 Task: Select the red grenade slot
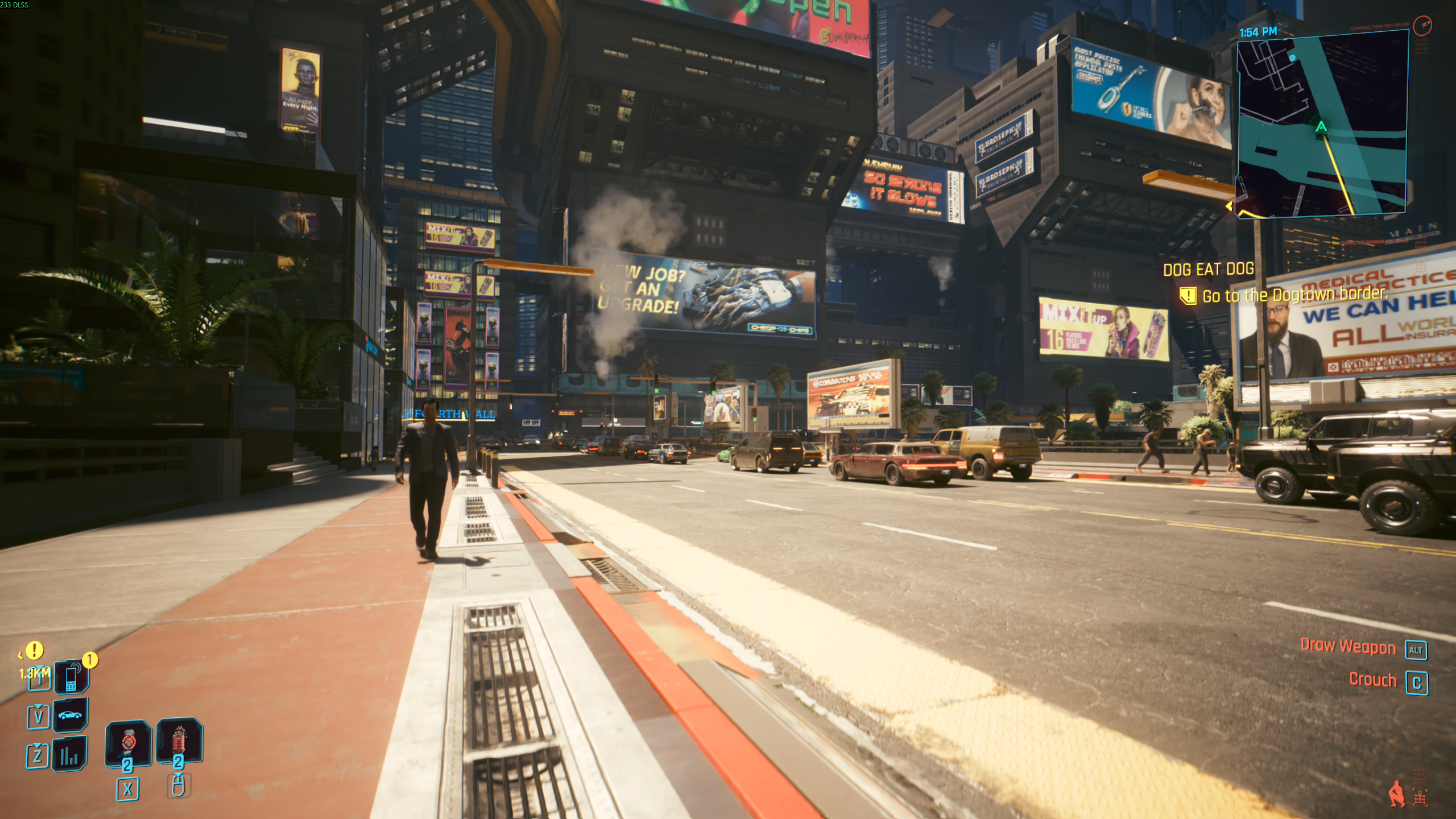[x=179, y=740]
